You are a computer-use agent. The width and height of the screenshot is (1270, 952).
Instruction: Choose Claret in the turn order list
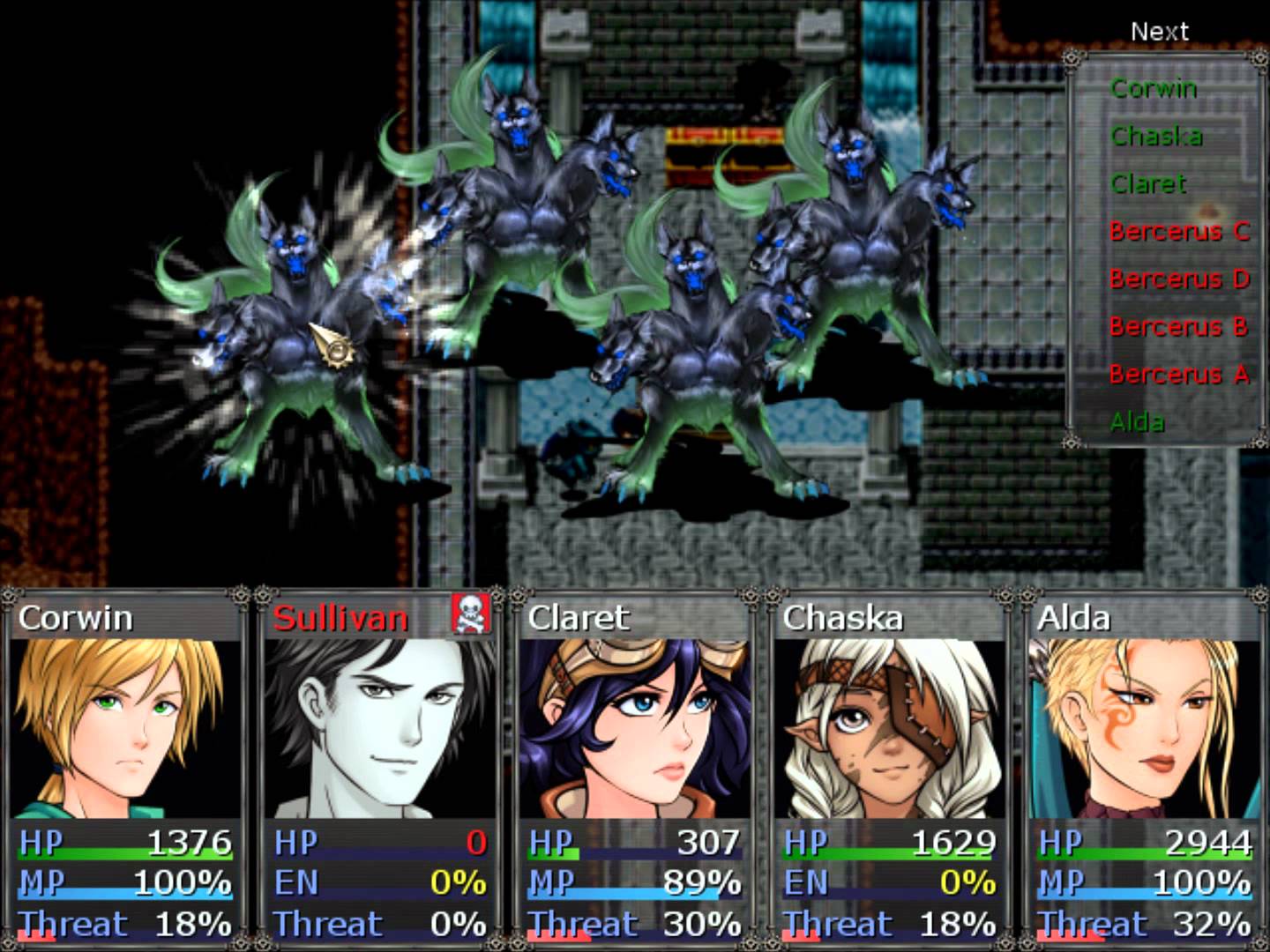tap(1148, 183)
